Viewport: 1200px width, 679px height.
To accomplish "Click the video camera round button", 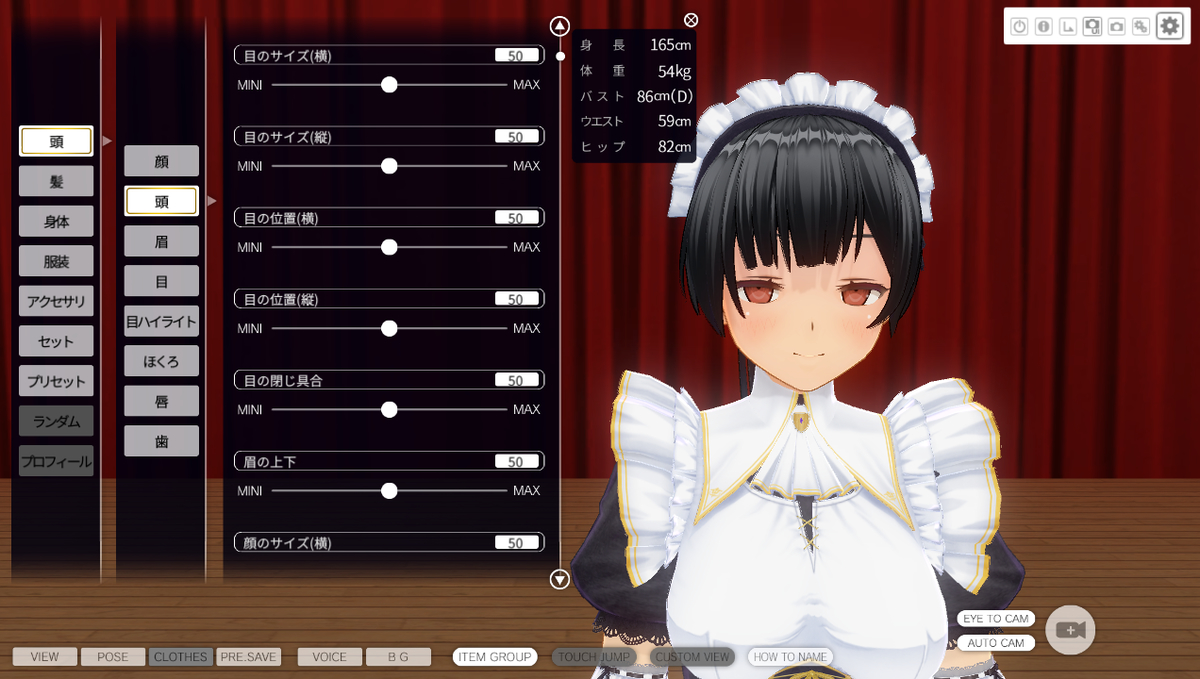I will [x=1070, y=630].
